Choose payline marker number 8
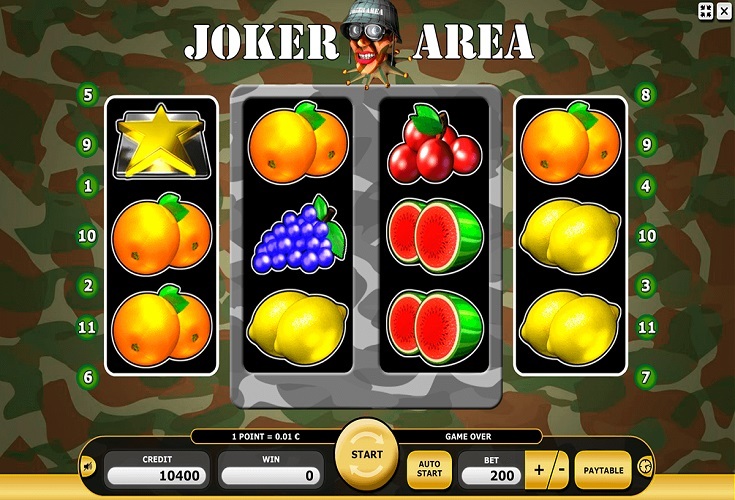This screenshot has width=735, height=500. tap(646, 96)
